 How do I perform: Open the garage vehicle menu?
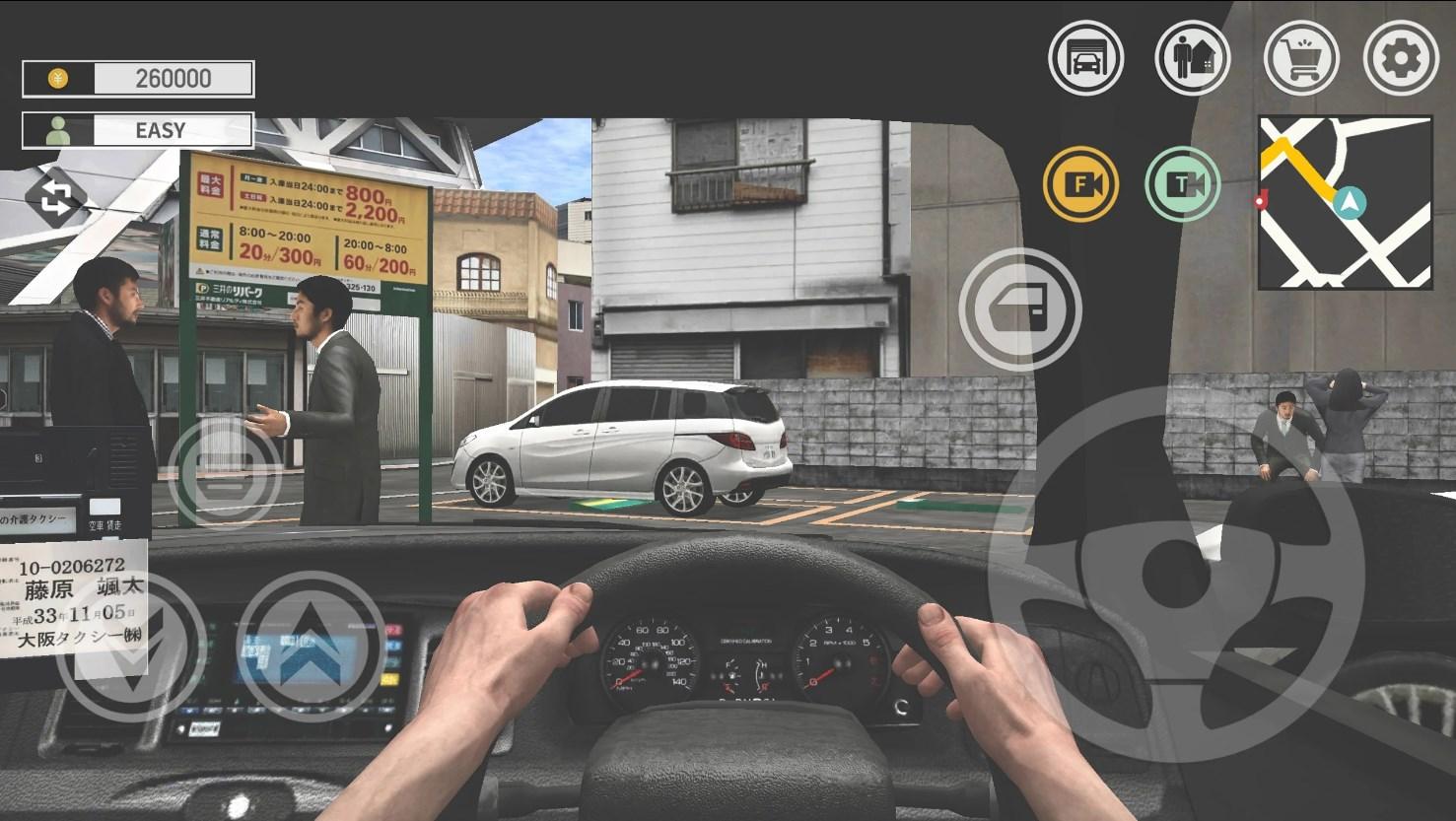(x=1087, y=58)
